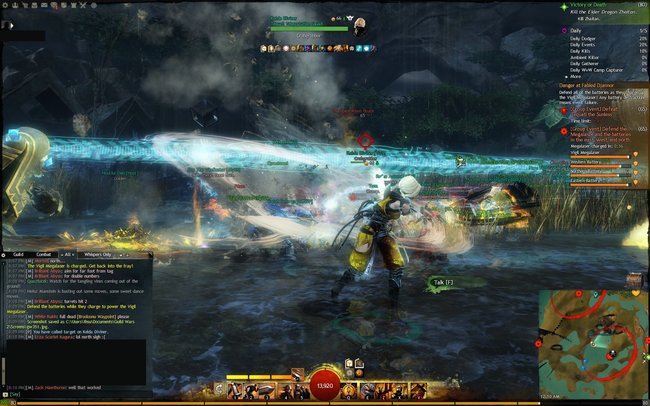Open the Combat chat tab
This screenshot has width=650, height=406.
44,255
